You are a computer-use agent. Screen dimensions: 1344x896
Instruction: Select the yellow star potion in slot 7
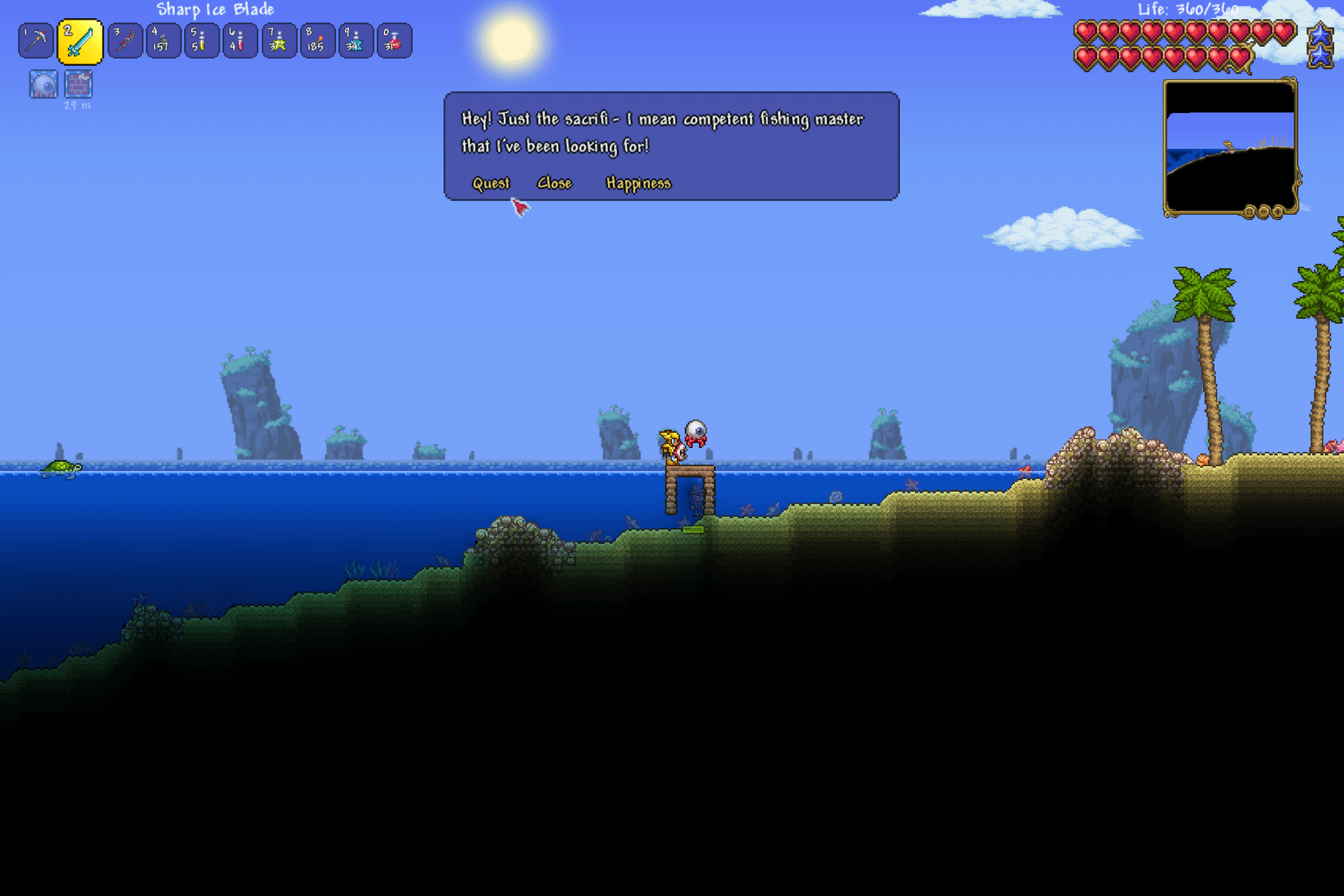(279, 41)
